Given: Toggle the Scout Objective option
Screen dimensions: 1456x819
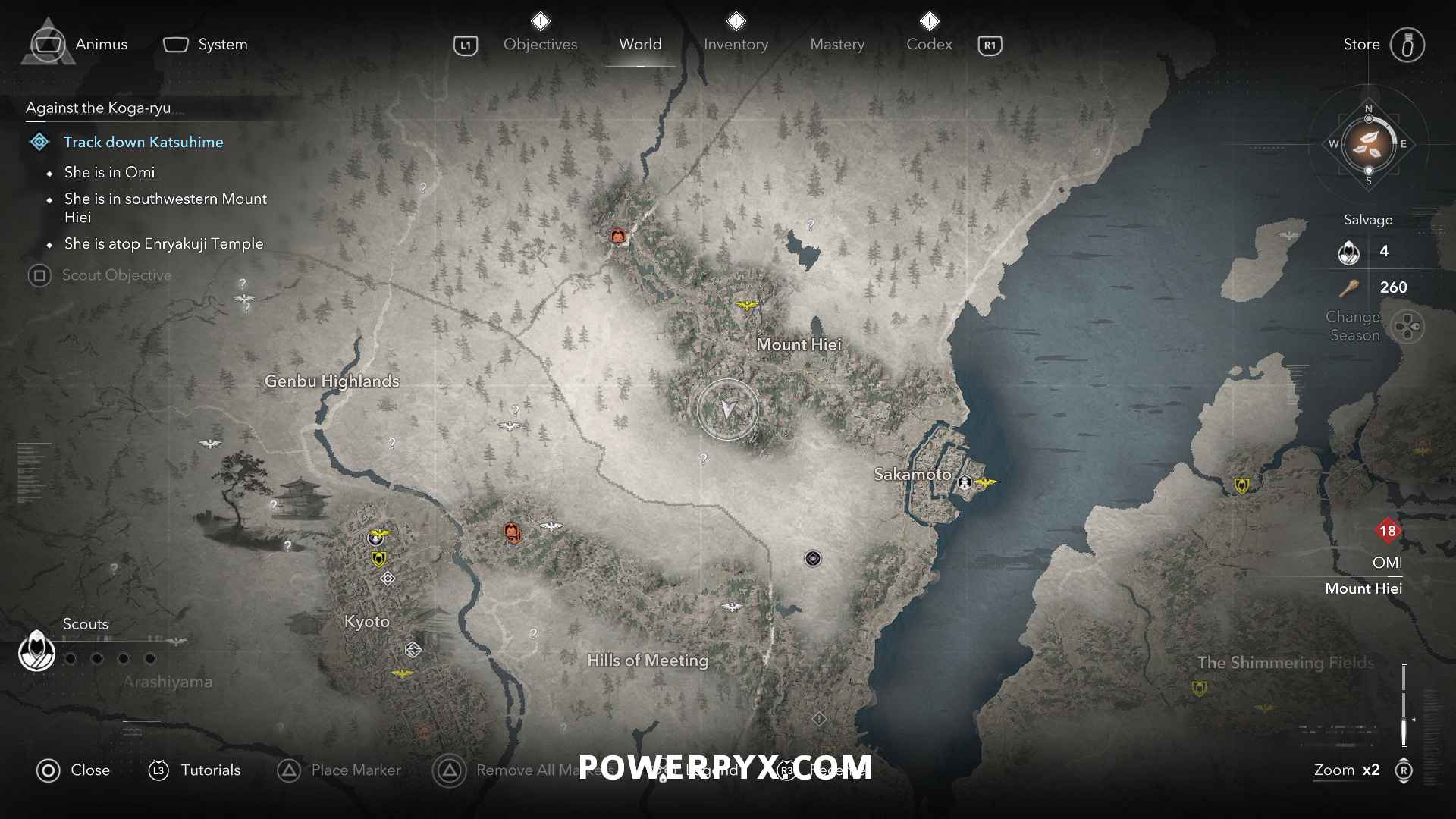Looking at the screenshot, I should click(117, 275).
